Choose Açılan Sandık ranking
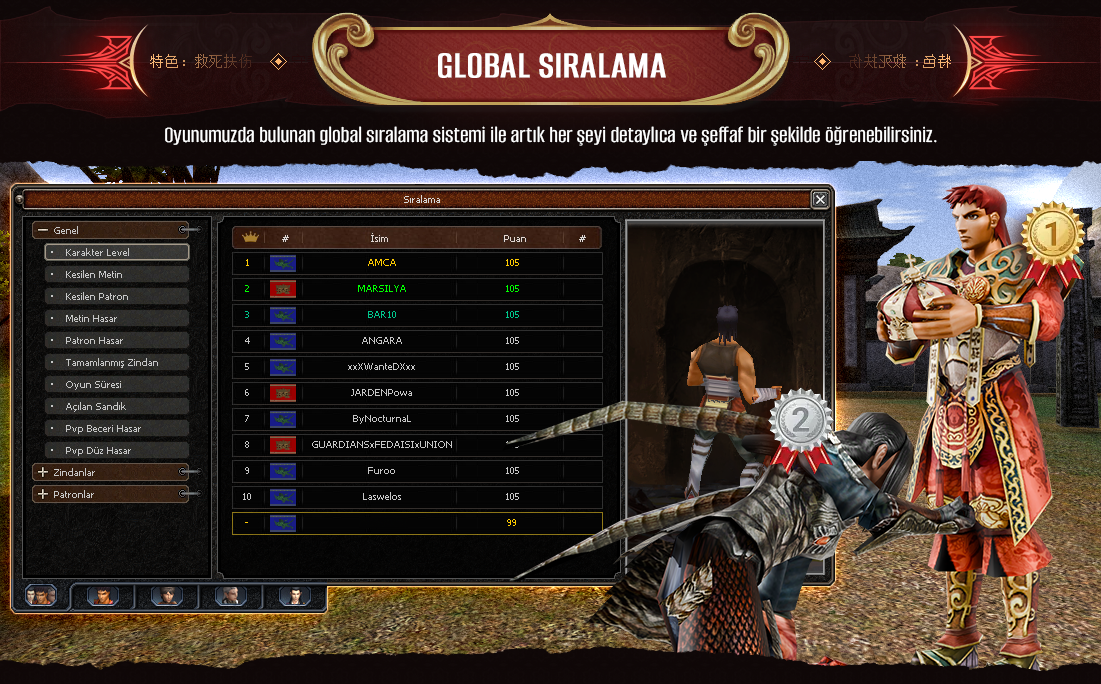Screen dimensions: 1101x684 pyautogui.click(x=117, y=407)
